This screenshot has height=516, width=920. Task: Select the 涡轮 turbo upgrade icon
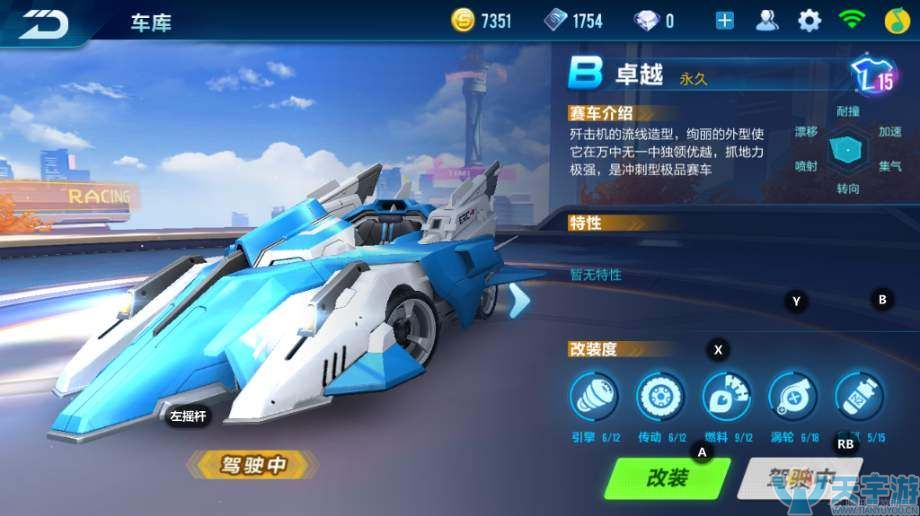(x=792, y=395)
